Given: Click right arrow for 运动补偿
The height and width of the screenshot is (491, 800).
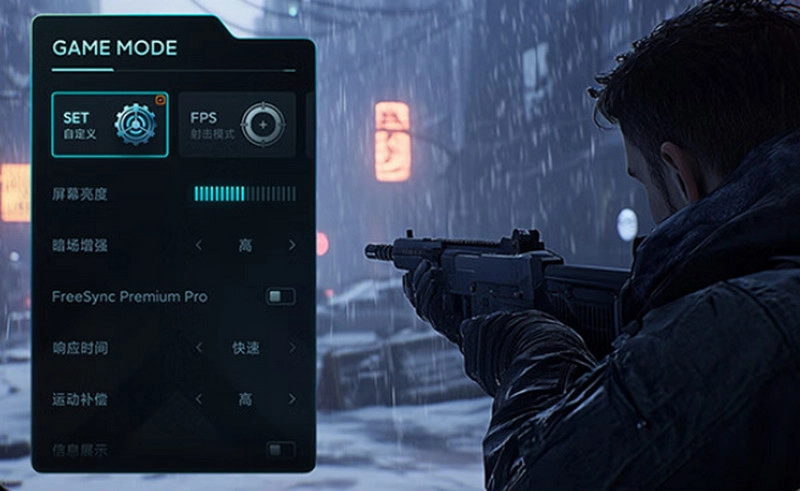Looking at the screenshot, I should coord(292,399).
